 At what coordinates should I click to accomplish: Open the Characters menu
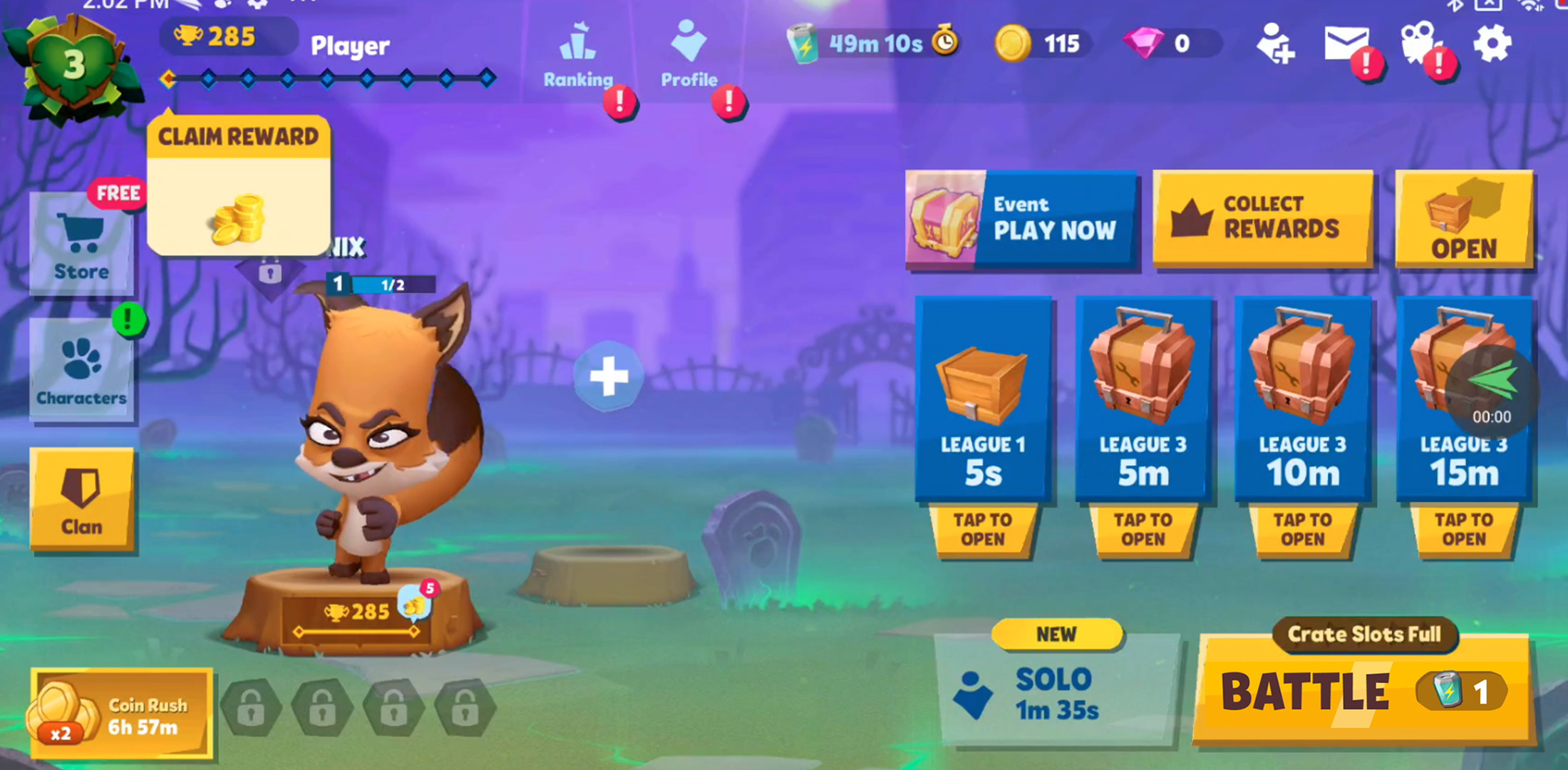coord(81,371)
